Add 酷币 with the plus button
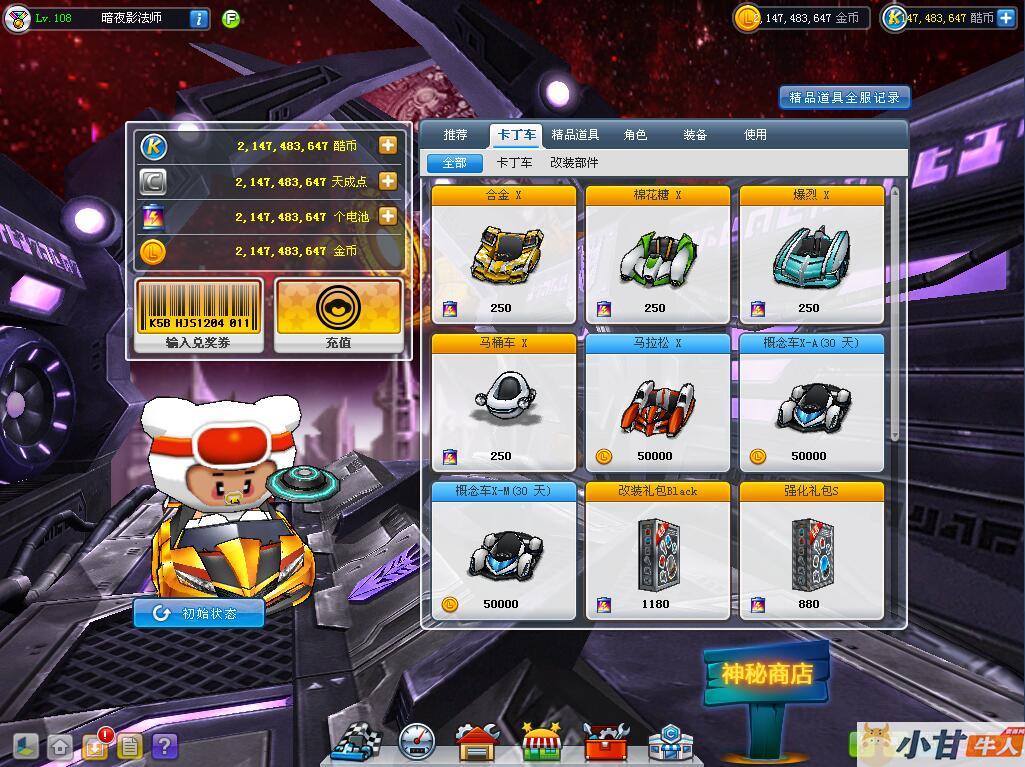The height and width of the screenshot is (767, 1025). pos(388,146)
